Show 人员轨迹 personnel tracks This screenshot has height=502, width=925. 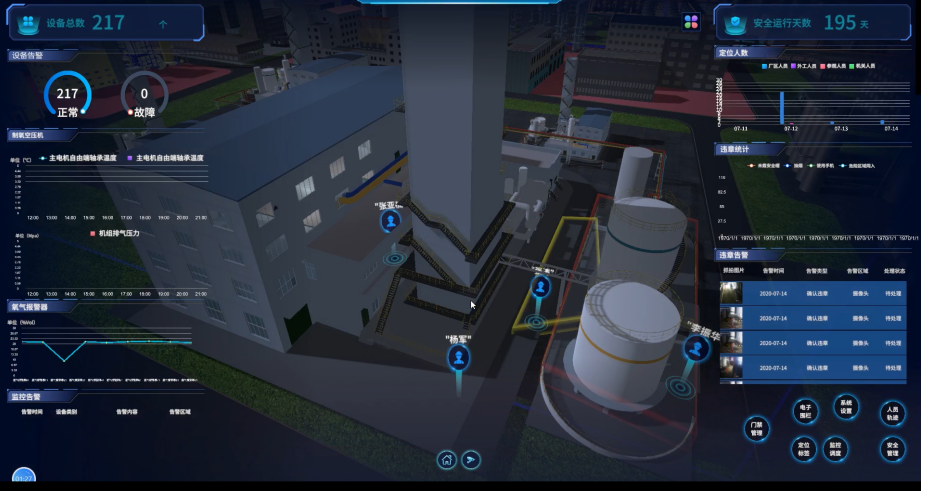pyautogui.click(x=892, y=413)
